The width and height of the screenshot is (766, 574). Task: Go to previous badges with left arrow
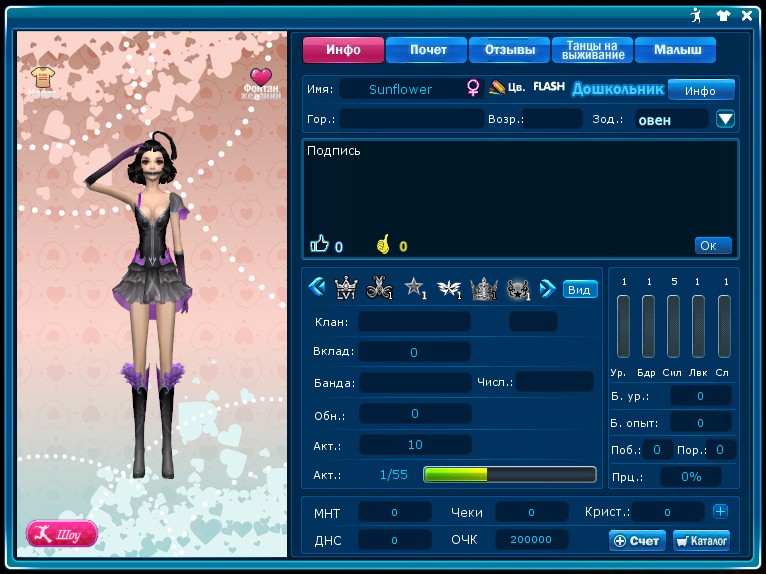(x=317, y=288)
